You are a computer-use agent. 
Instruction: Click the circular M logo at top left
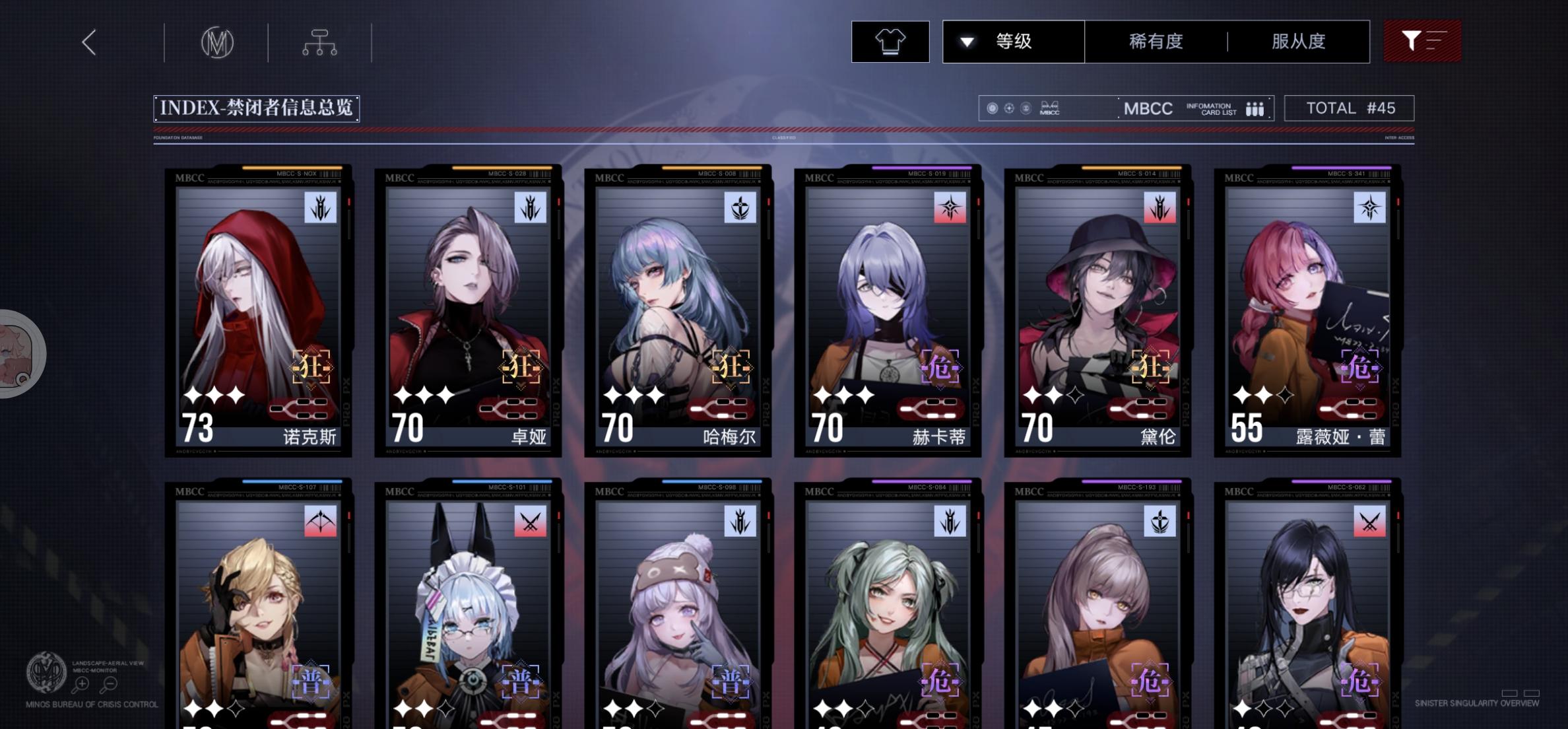[218, 42]
